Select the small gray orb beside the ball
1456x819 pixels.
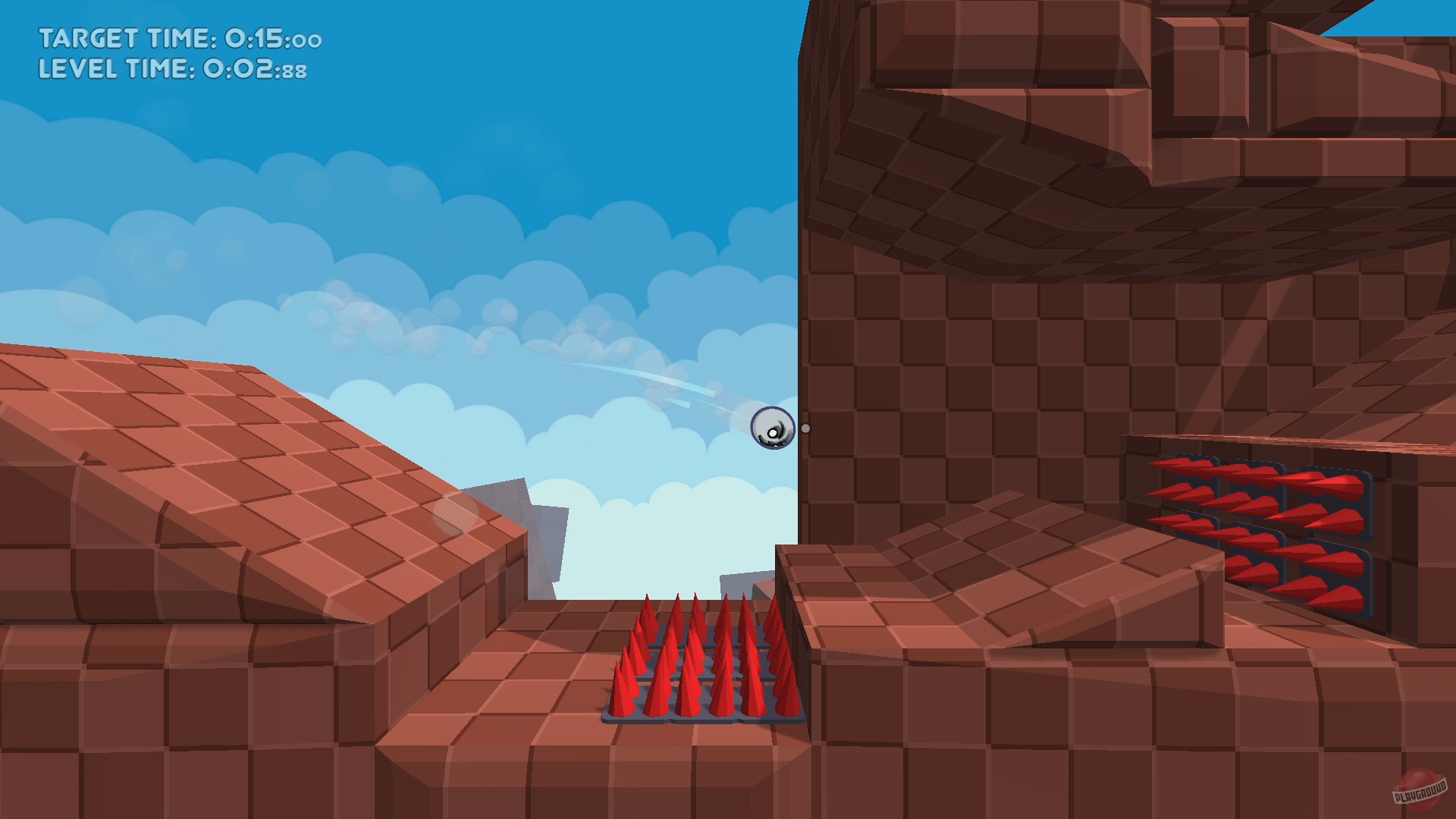click(x=805, y=428)
